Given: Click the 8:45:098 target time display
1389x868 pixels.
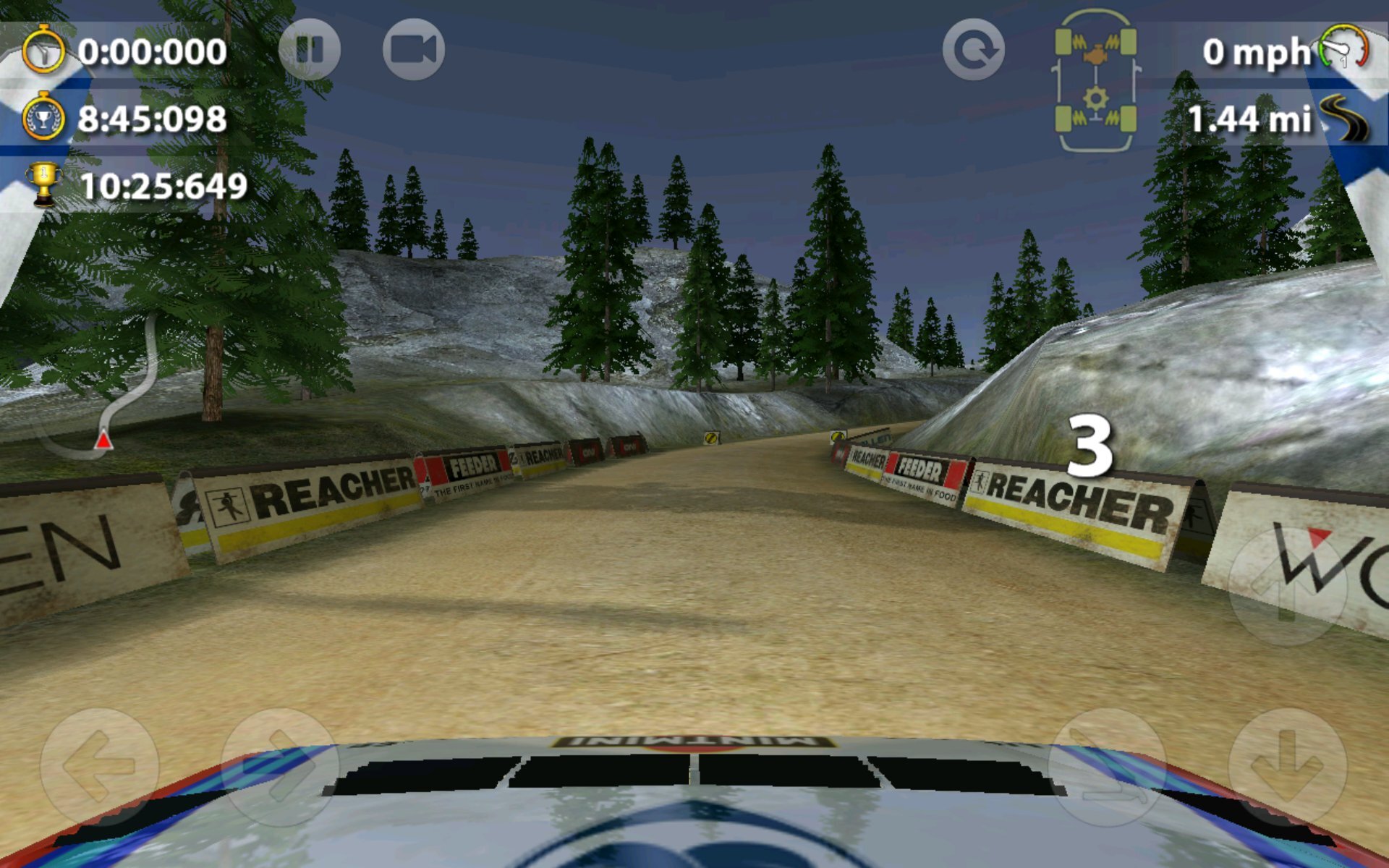Looking at the screenshot, I should coord(152,117).
